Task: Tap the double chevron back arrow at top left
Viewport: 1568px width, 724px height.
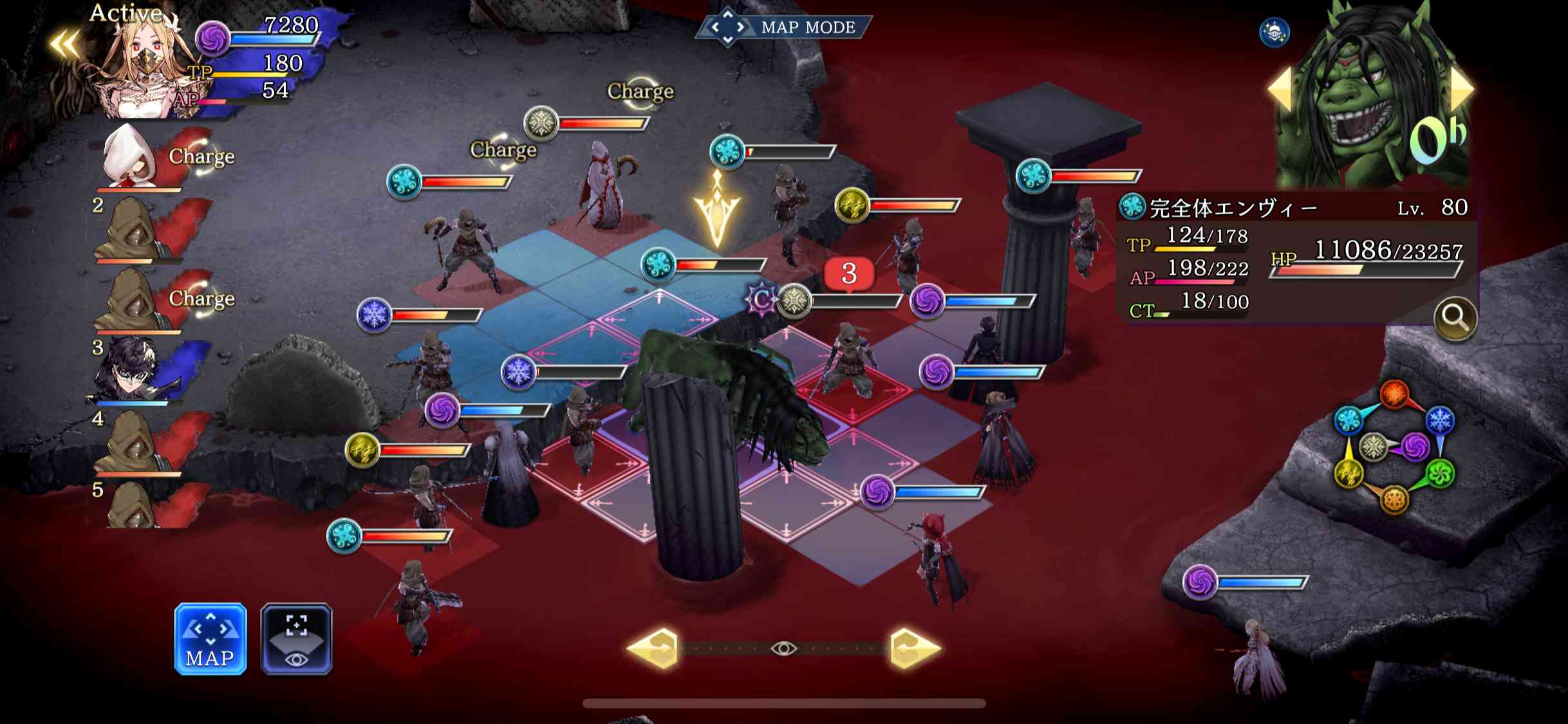Action: pyautogui.click(x=64, y=40)
